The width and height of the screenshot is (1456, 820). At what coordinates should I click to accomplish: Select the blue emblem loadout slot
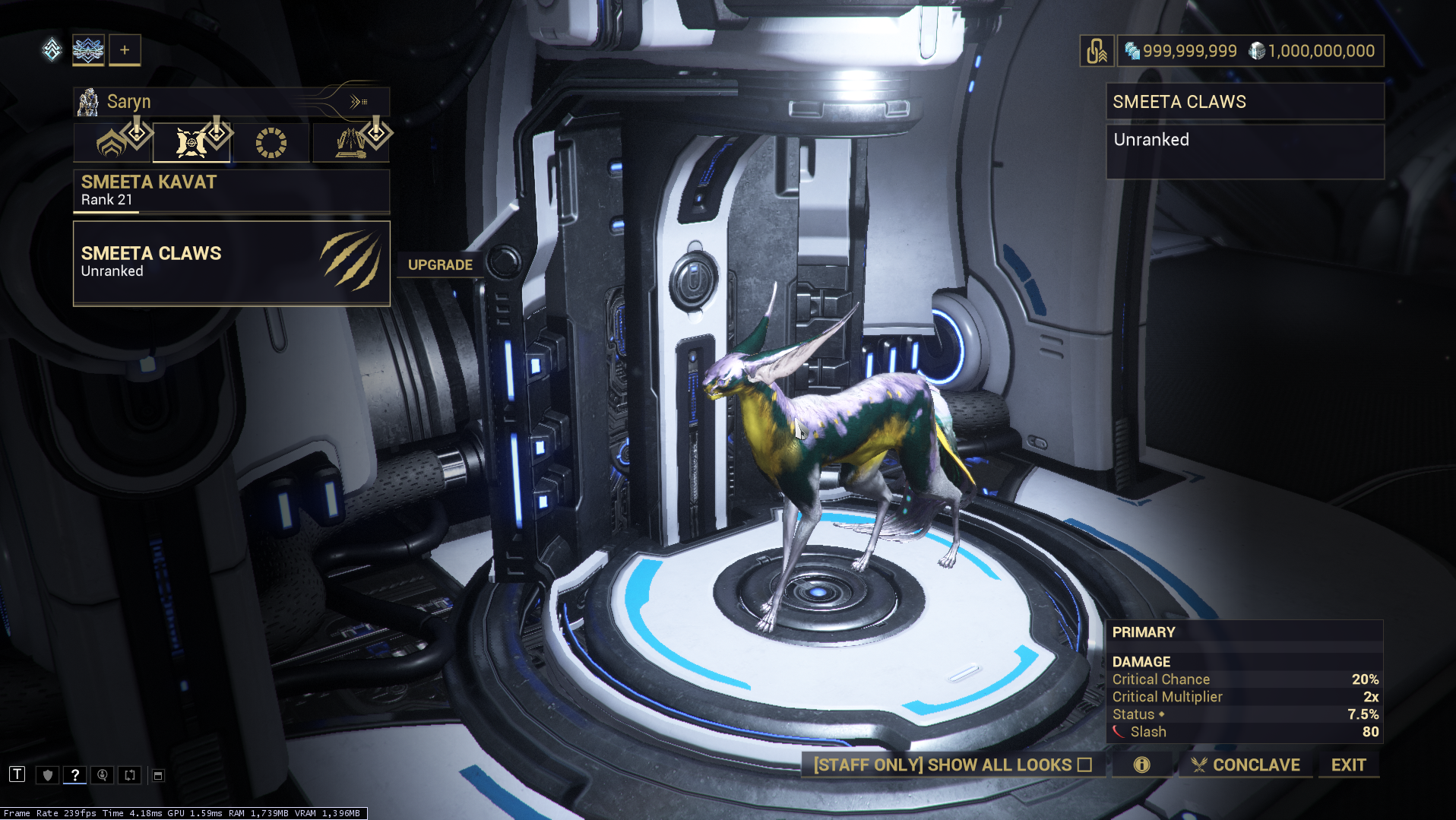coord(88,50)
